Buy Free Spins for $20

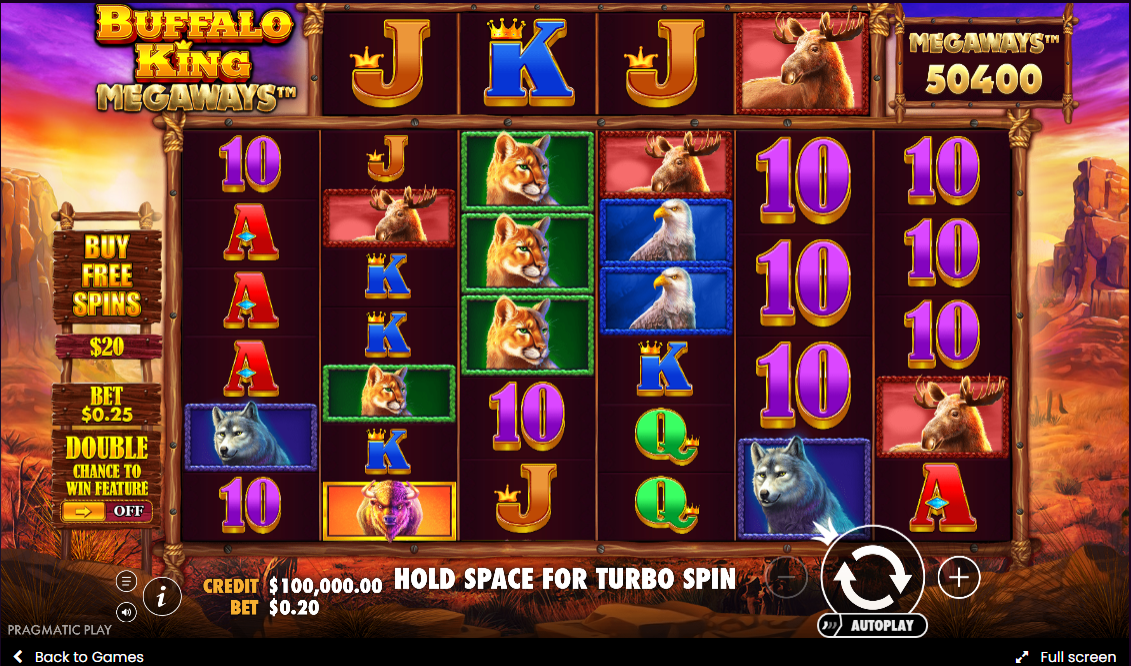[x=107, y=291]
